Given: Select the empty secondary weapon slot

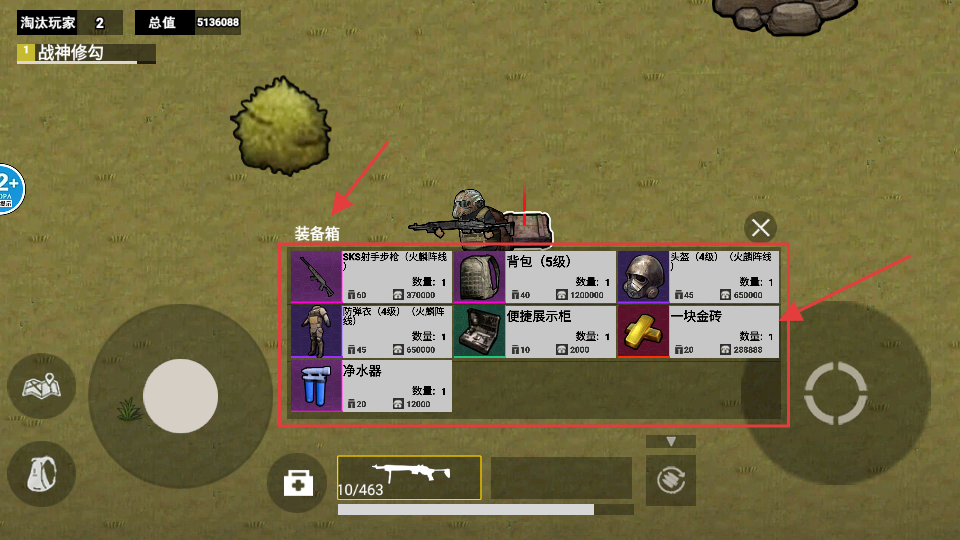Looking at the screenshot, I should 561,477.
